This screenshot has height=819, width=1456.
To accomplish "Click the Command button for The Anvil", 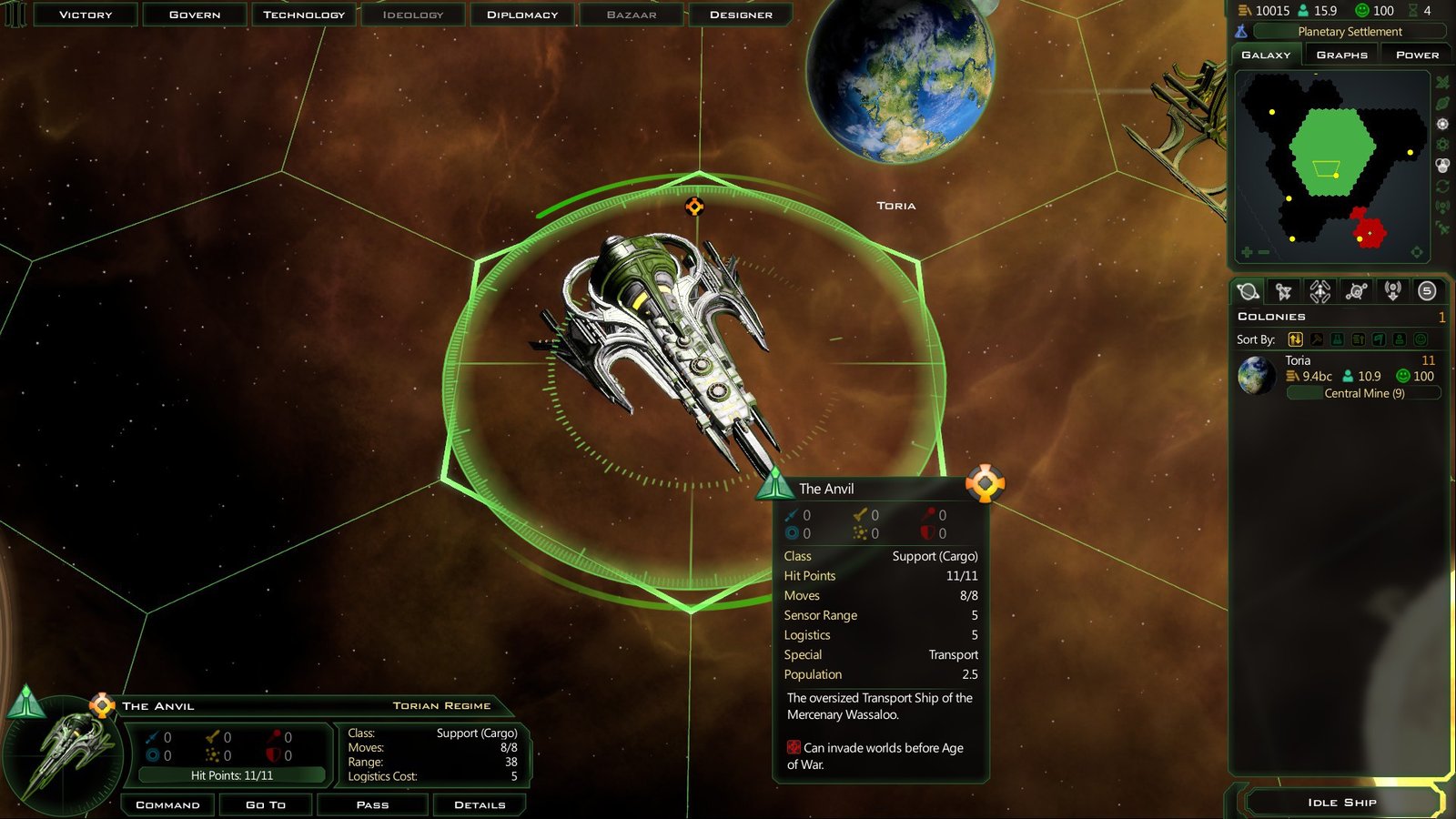I will tap(167, 804).
